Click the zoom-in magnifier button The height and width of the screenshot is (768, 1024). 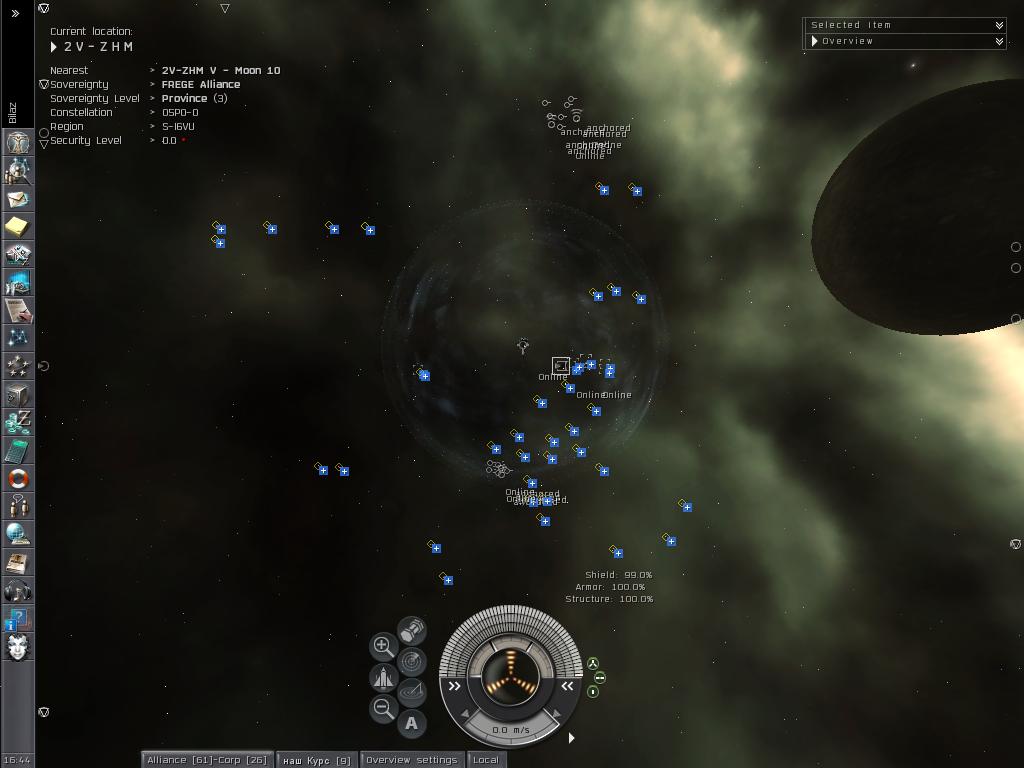tap(383, 646)
